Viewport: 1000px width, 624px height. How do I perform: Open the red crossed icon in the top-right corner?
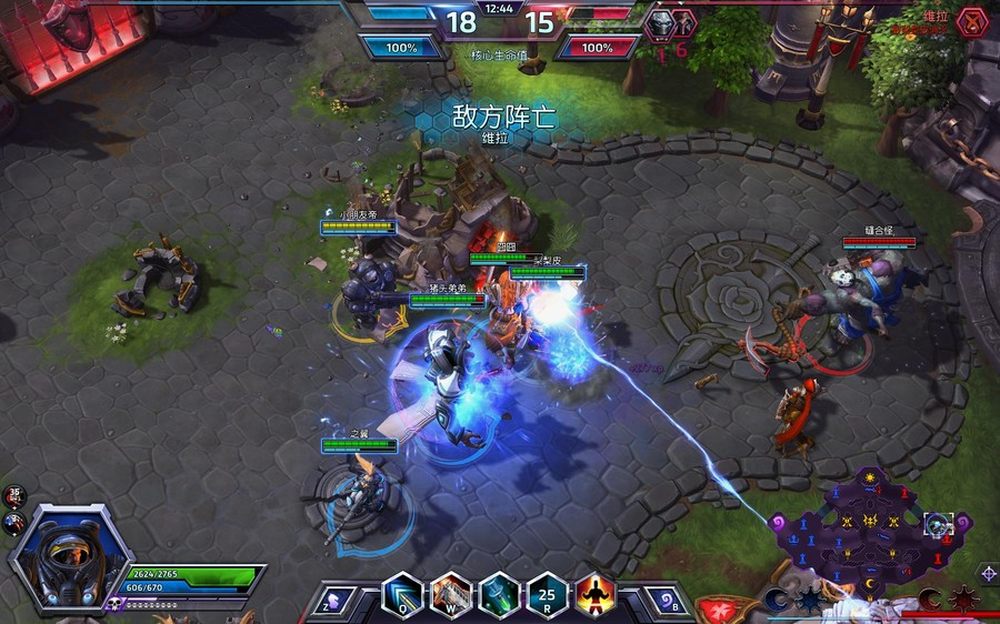pyautogui.click(x=971, y=22)
